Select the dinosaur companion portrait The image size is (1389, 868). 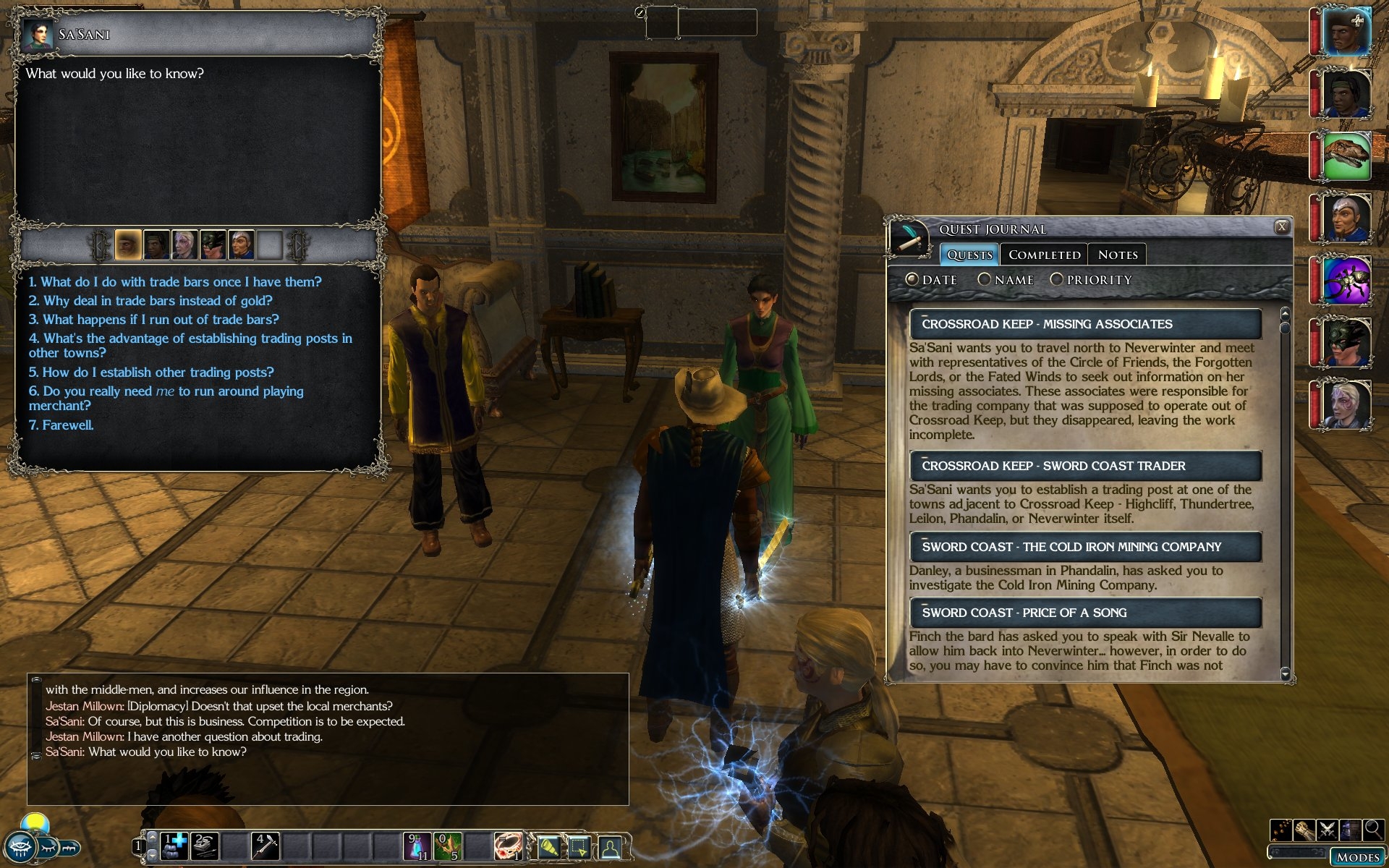[1346, 156]
